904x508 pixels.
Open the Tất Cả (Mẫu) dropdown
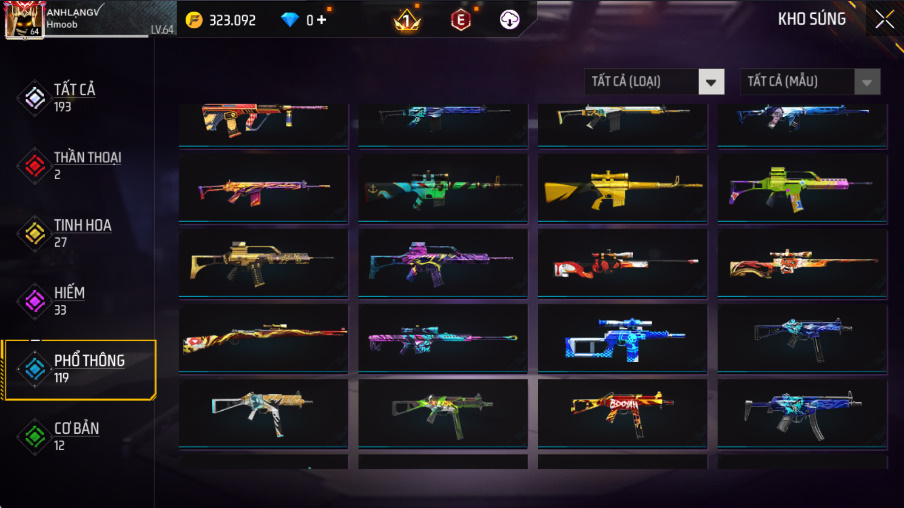click(x=810, y=82)
